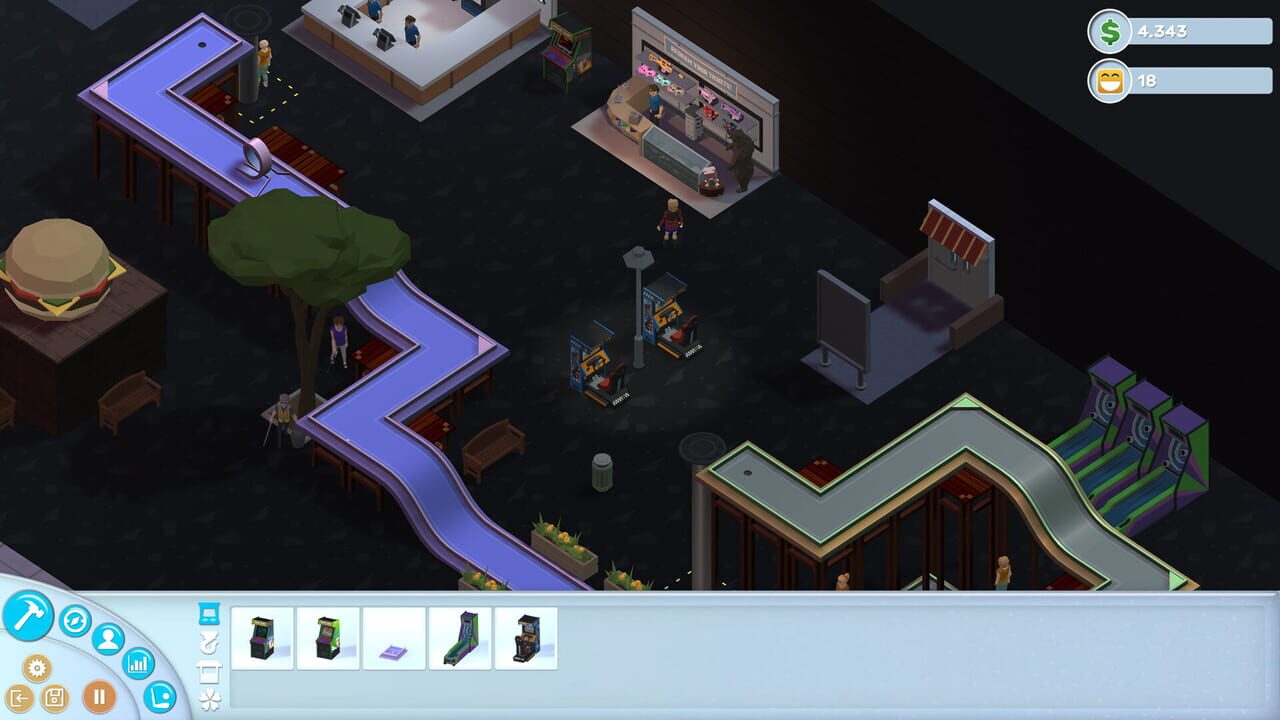This screenshot has width=1280, height=720.
Task: Open the compass navigation tool
Action: [x=75, y=622]
